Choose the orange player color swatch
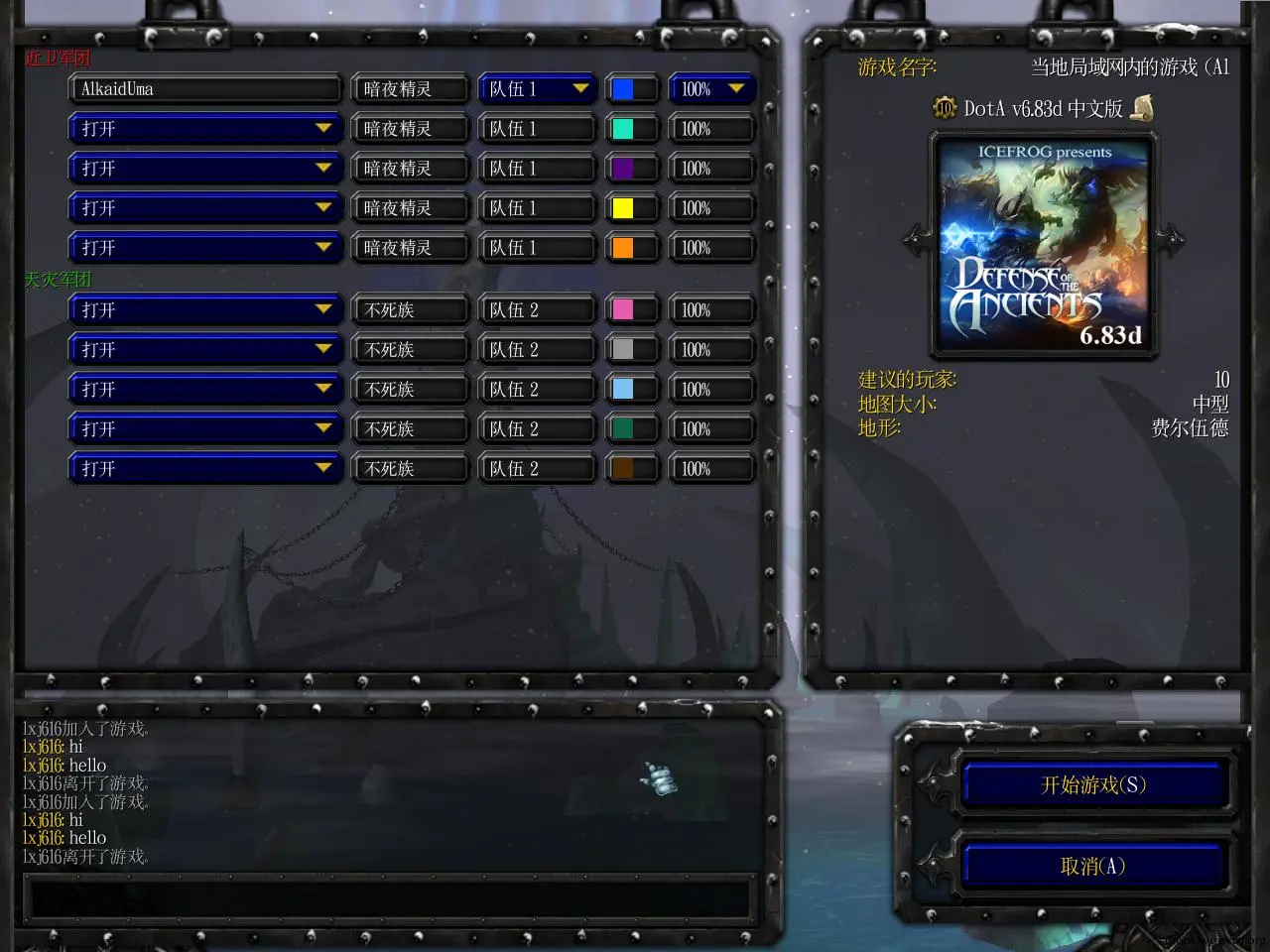The height and width of the screenshot is (952, 1270). [x=623, y=248]
